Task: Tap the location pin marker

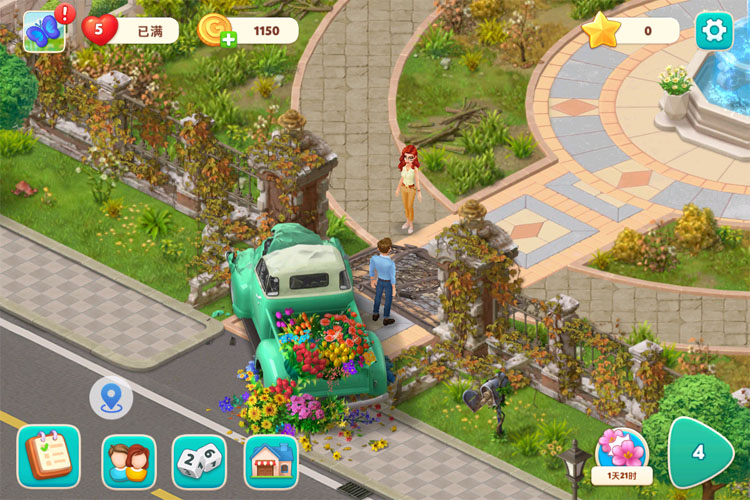Action: point(111,398)
